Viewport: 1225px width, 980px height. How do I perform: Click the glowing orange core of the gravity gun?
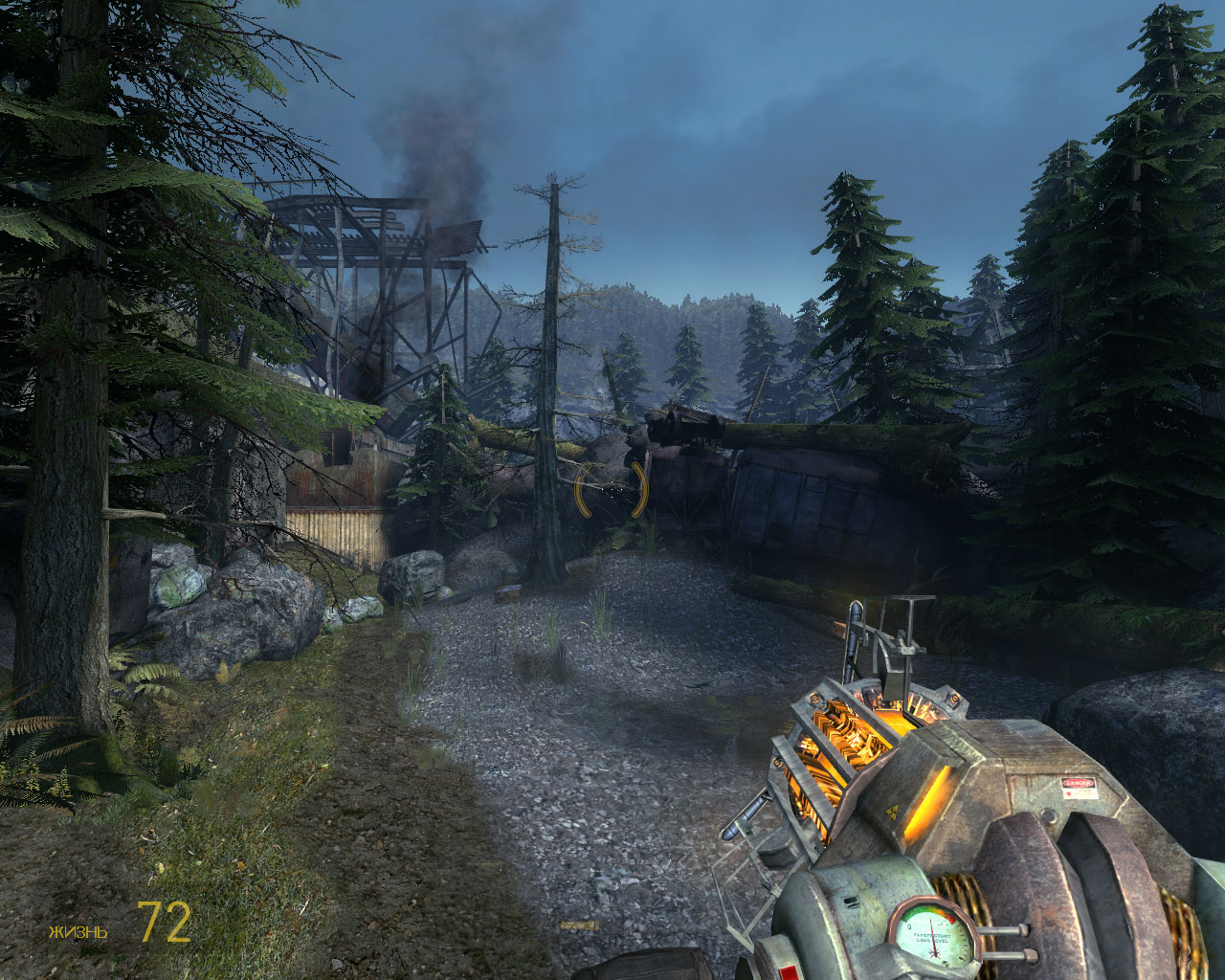coord(860,727)
